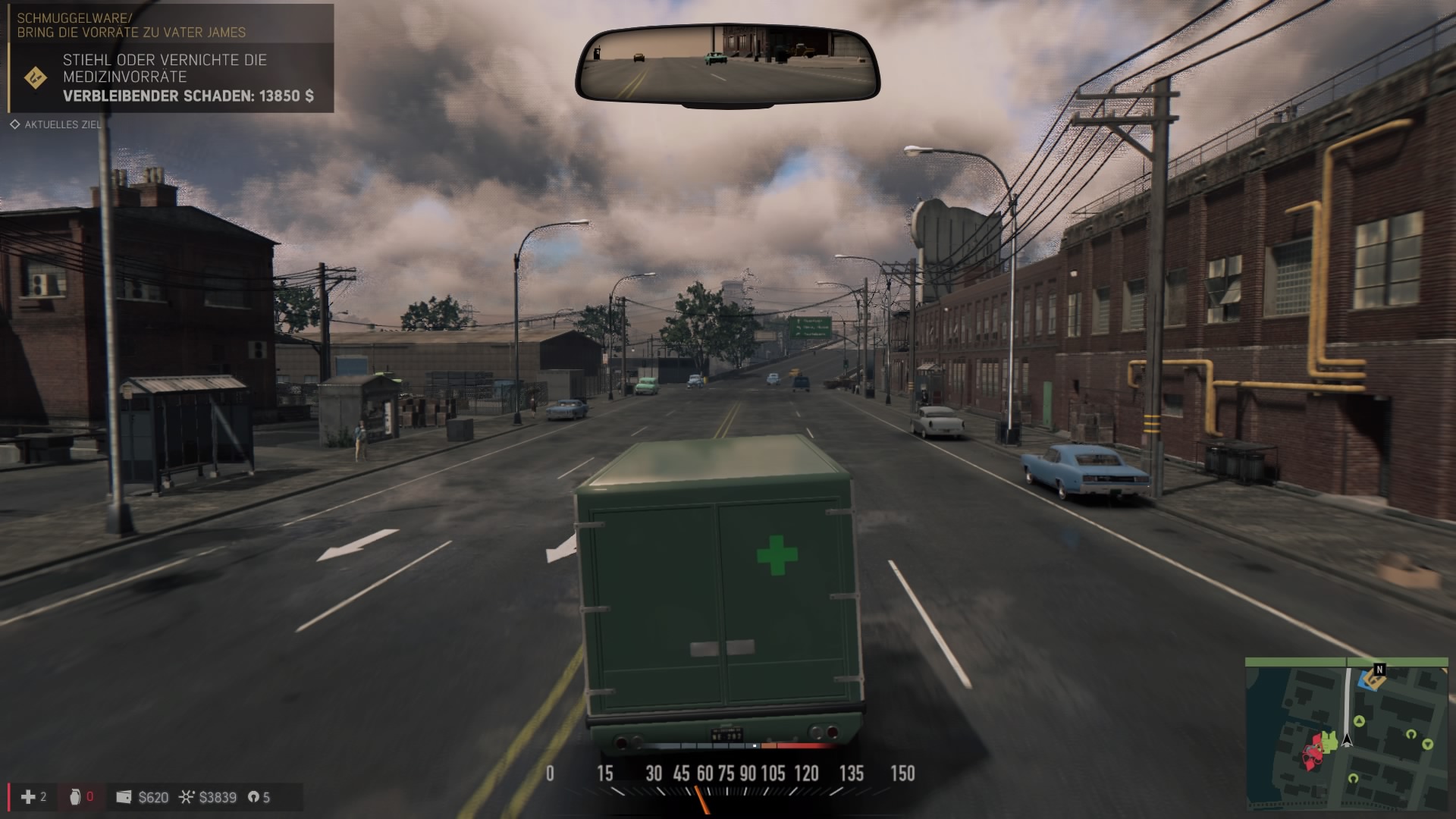Select the medkit cross icon
1456x819 pixels.
[x=28, y=796]
